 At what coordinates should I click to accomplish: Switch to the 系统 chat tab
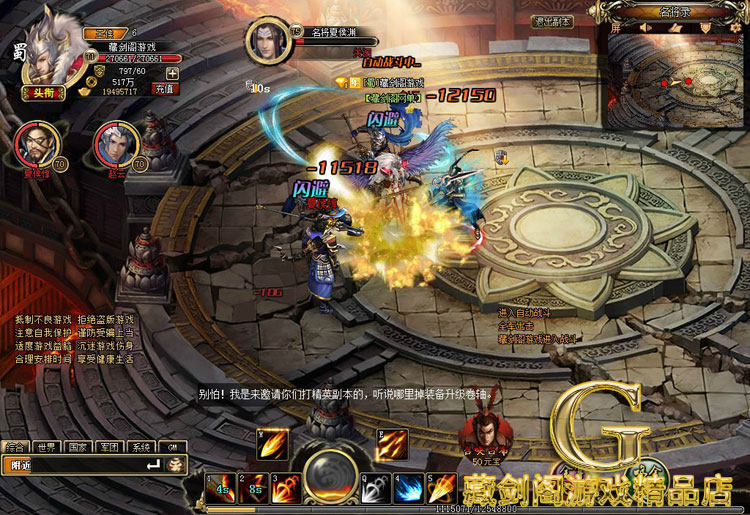click(x=141, y=447)
